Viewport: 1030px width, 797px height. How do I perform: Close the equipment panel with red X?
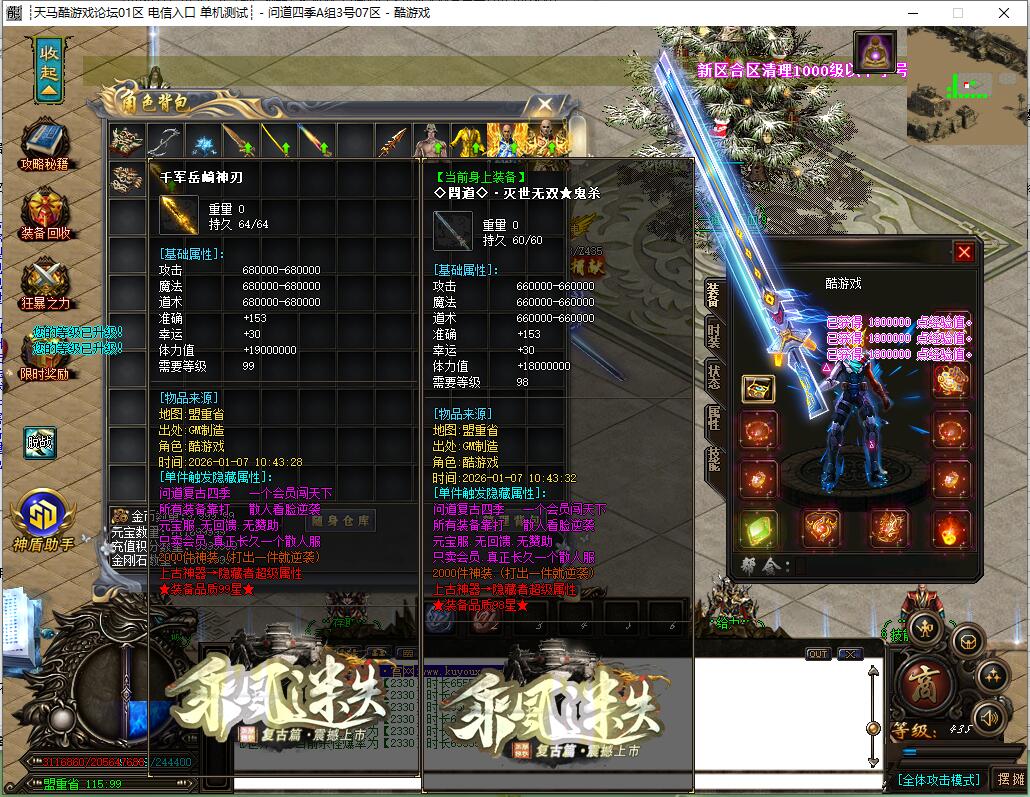pos(964,253)
